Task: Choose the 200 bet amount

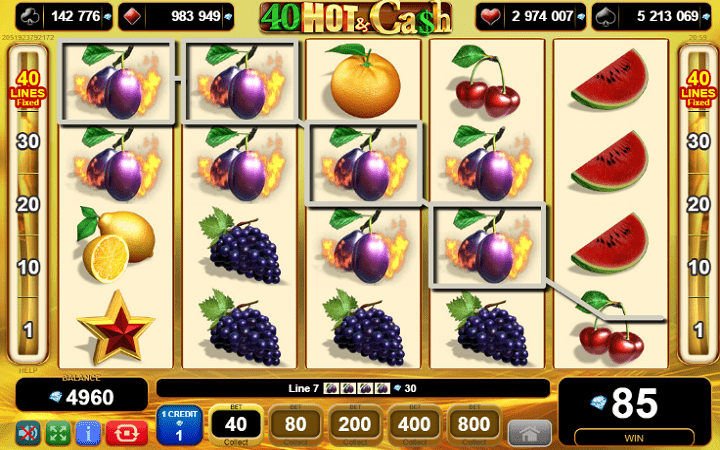Action: [355, 424]
